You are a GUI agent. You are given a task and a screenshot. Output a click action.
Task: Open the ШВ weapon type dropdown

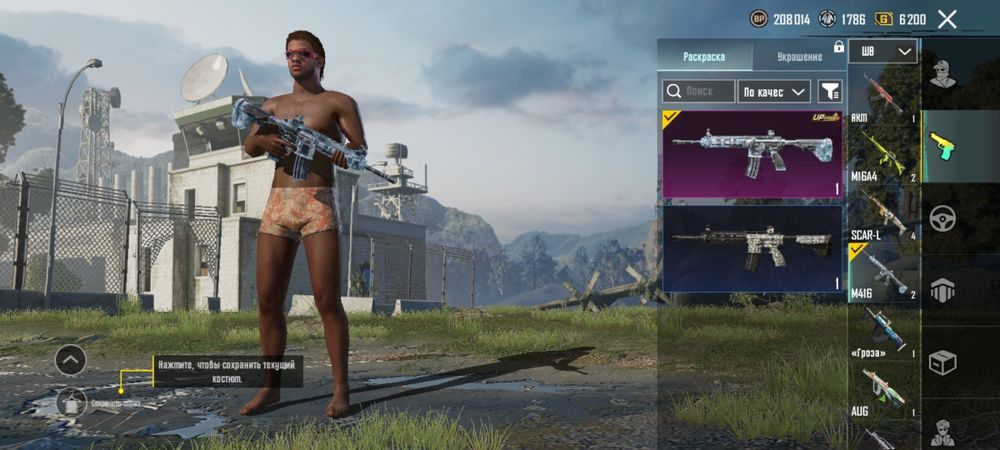coord(883,52)
